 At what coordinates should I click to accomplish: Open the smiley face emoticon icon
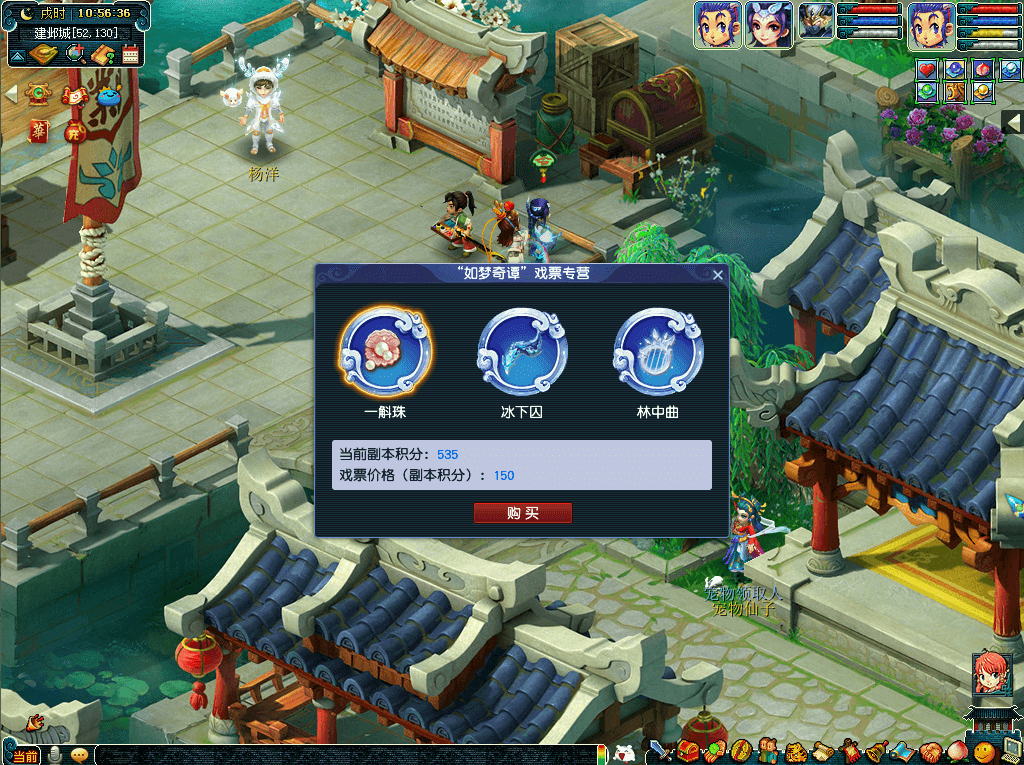pyautogui.click(x=985, y=750)
